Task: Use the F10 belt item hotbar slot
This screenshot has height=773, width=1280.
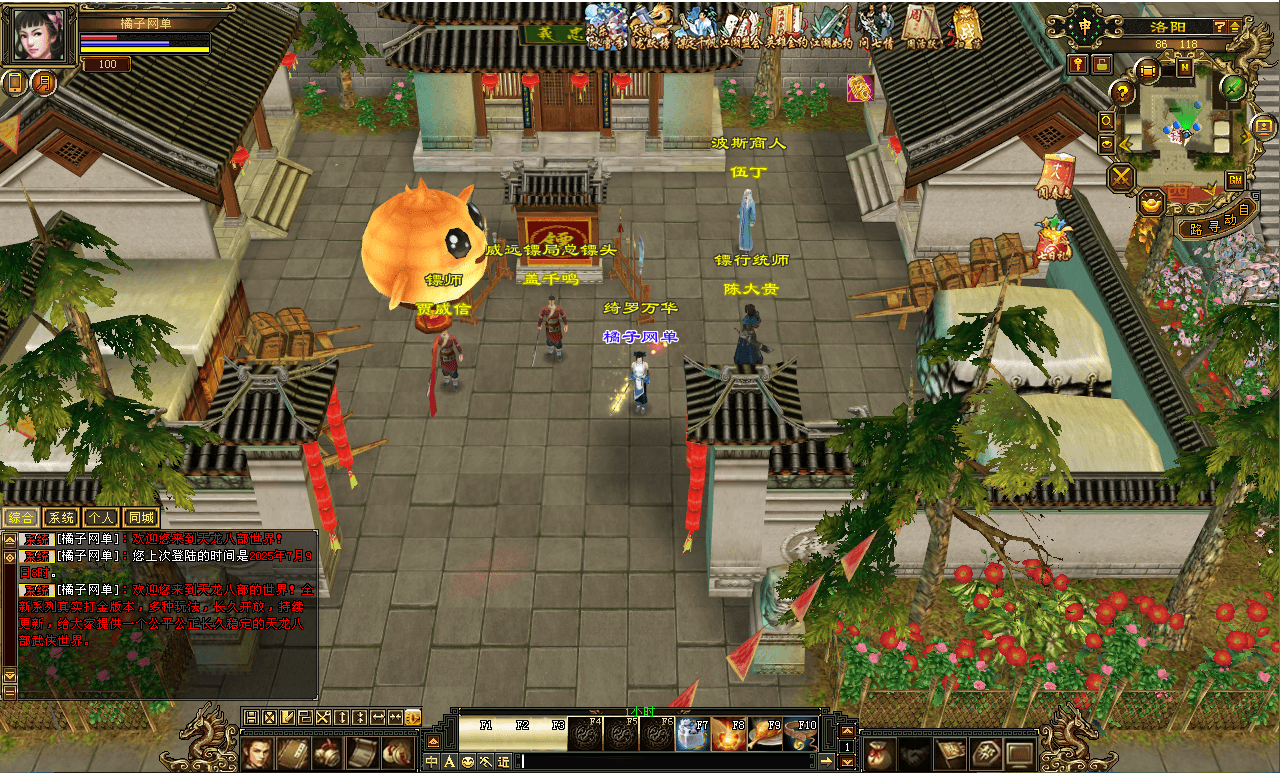Action: [x=801, y=735]
